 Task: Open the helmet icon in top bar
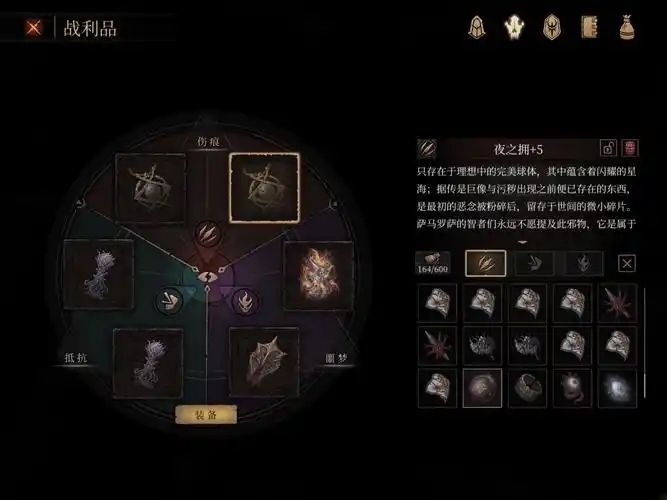point(477,27)
